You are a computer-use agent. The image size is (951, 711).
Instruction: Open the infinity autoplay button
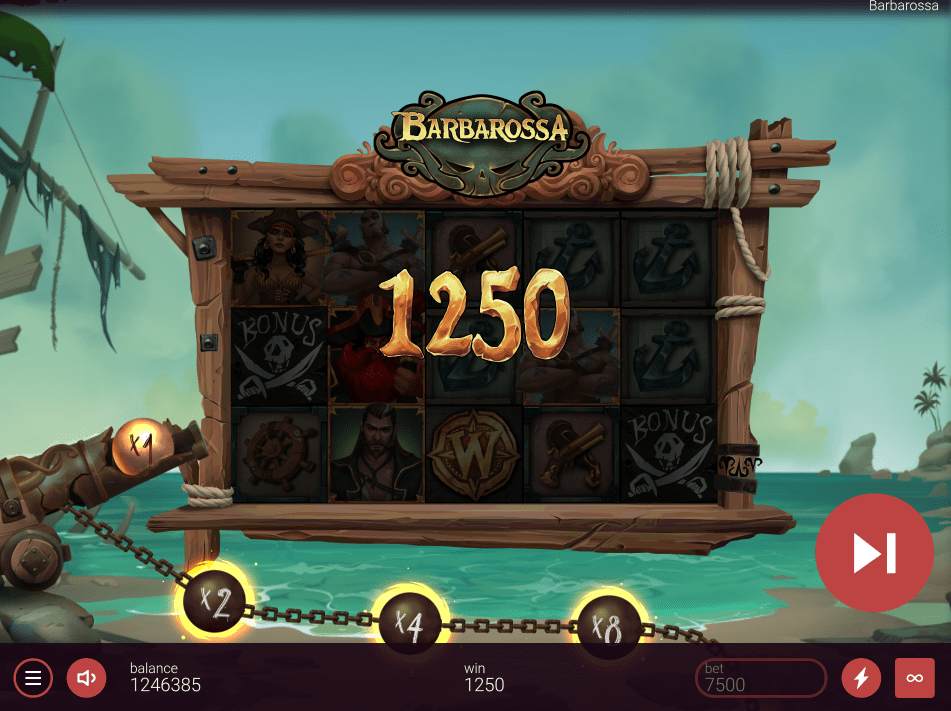pos(914,678)
